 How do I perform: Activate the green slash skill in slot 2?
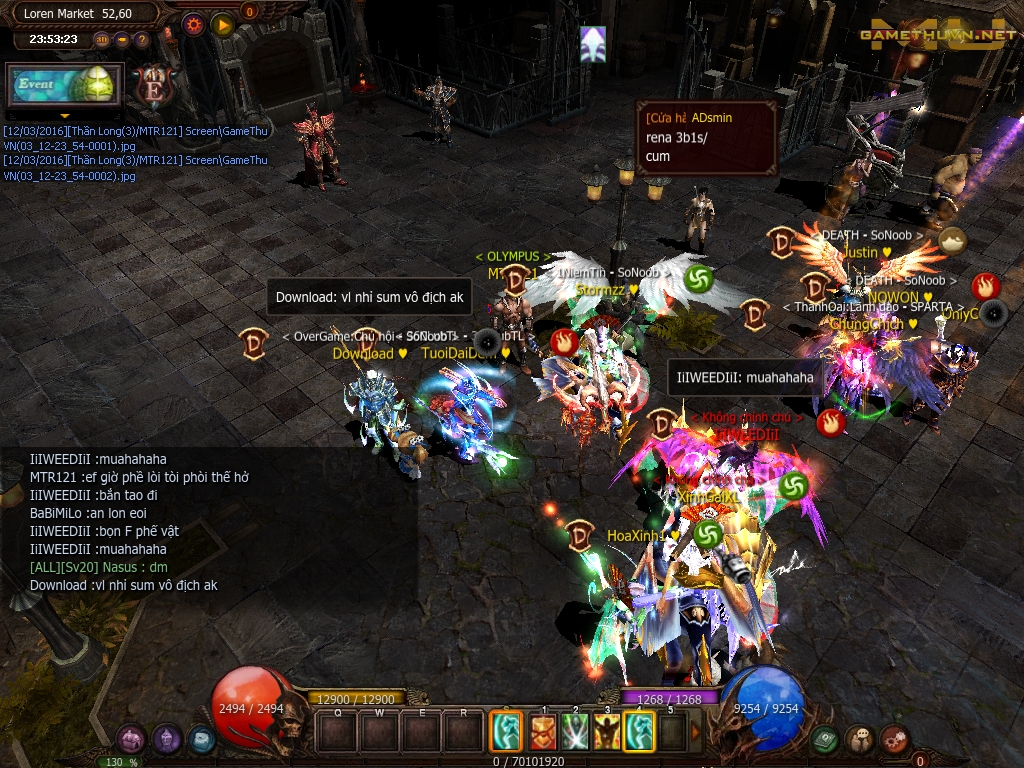[574, 731]
